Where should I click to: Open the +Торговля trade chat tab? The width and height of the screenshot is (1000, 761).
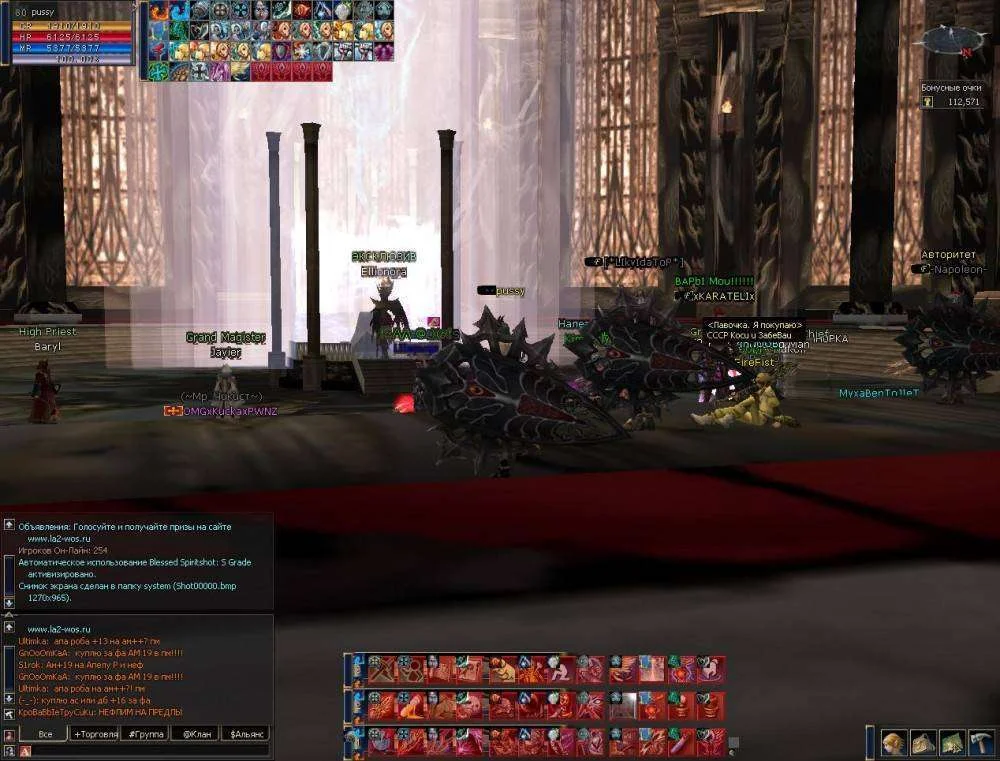click(x=95, y=734)
